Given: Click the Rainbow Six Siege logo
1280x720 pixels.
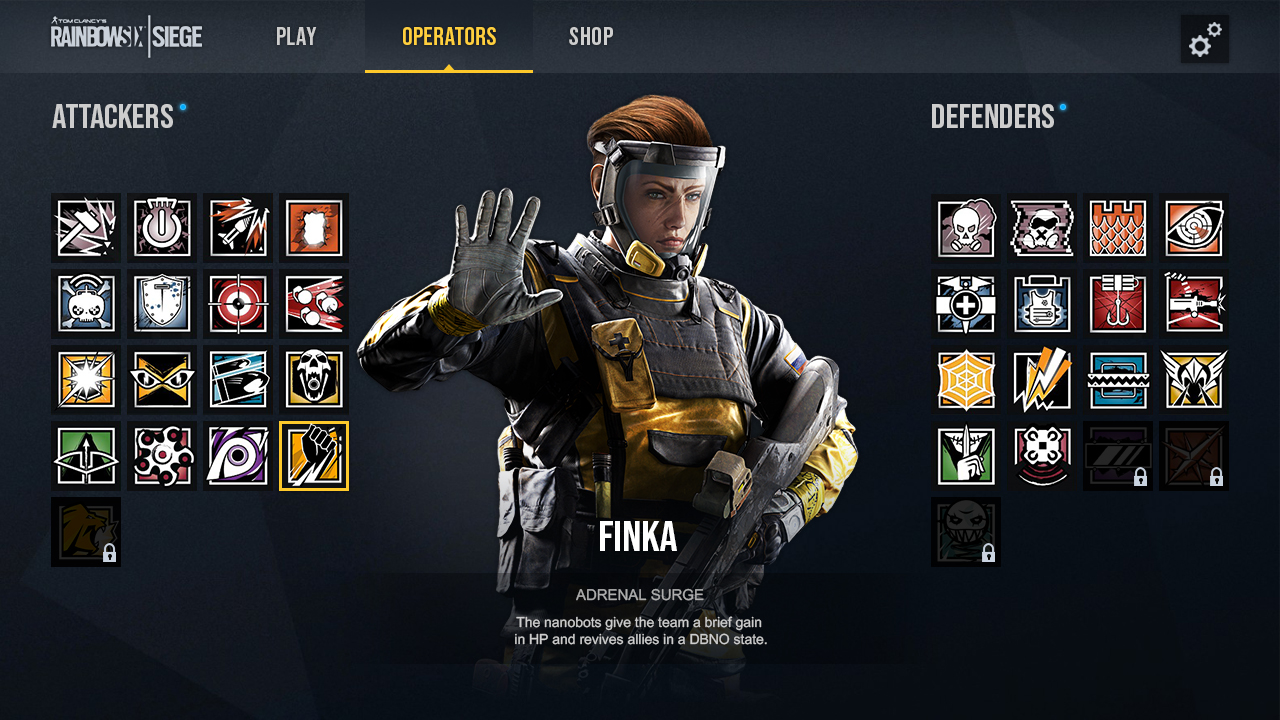Looking at the screenshot, I should [x=127, y=37].
